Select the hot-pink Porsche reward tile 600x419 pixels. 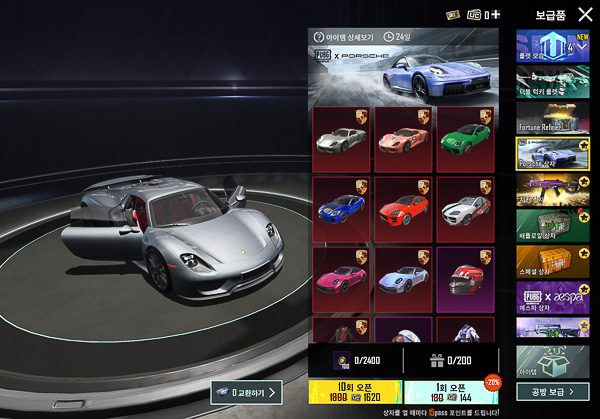tap(341, 278)
